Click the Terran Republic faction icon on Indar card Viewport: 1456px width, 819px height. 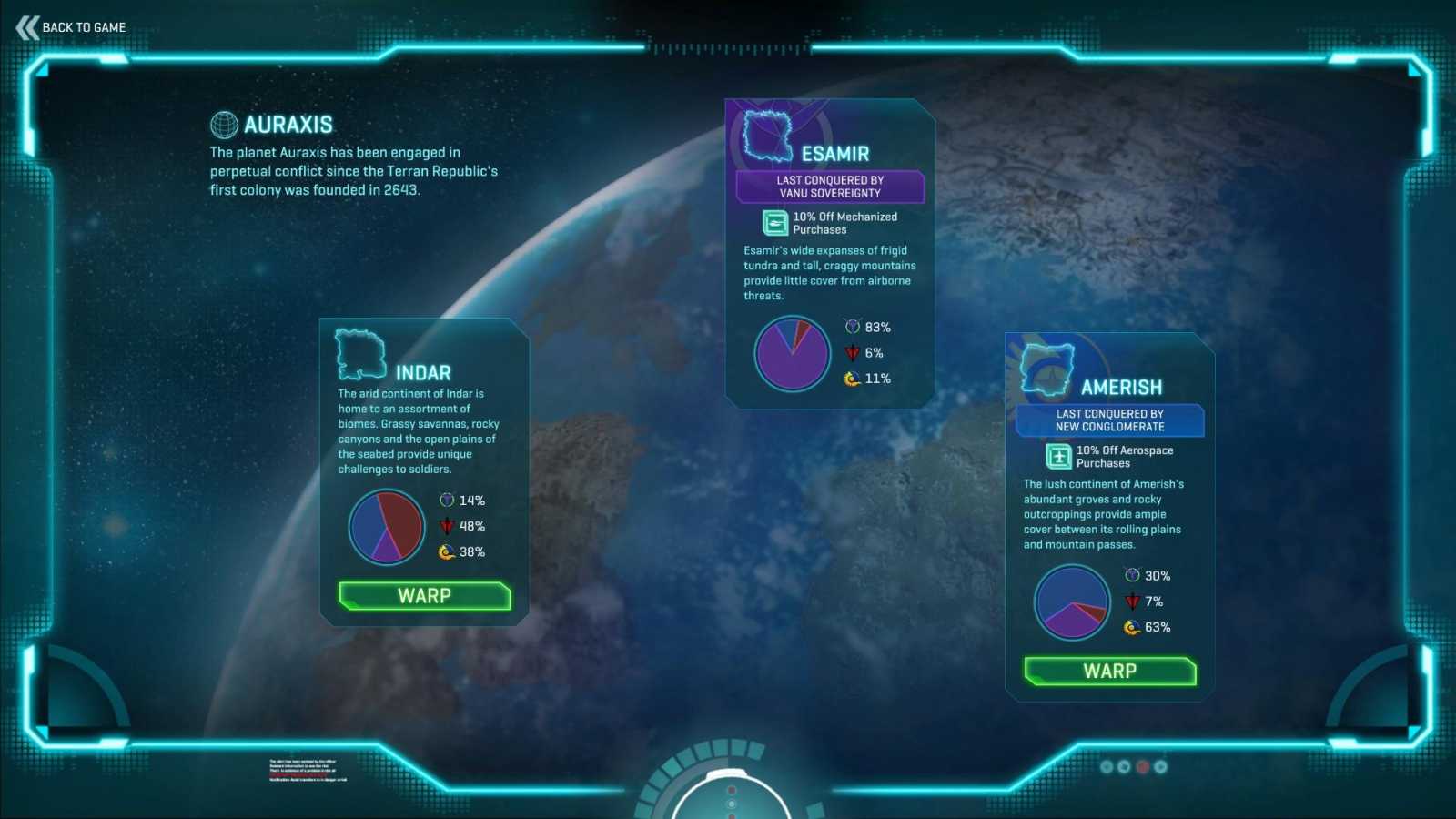(446, 526)
